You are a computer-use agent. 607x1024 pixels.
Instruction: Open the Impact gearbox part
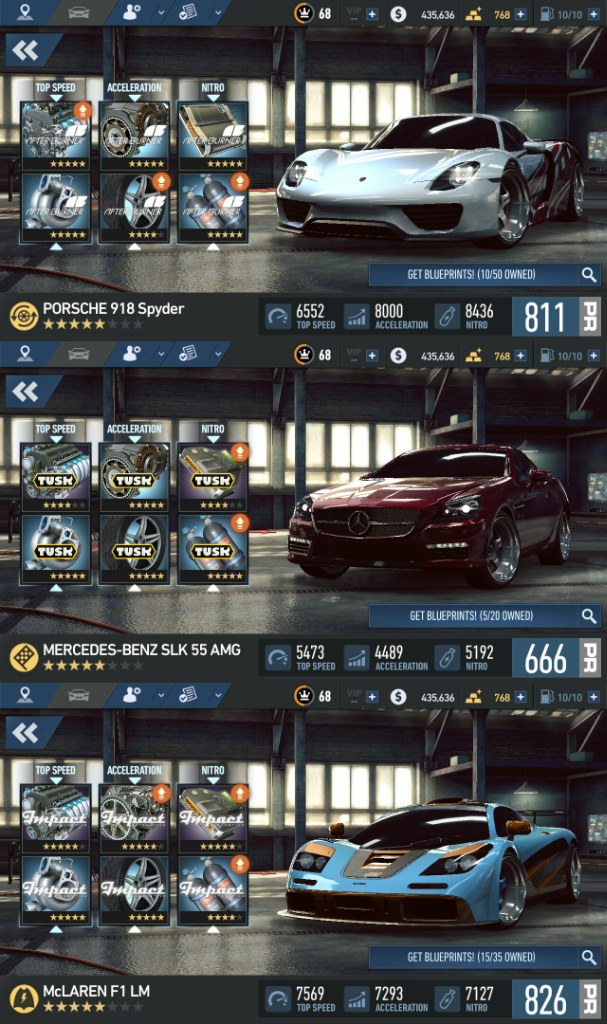(134, 819)
